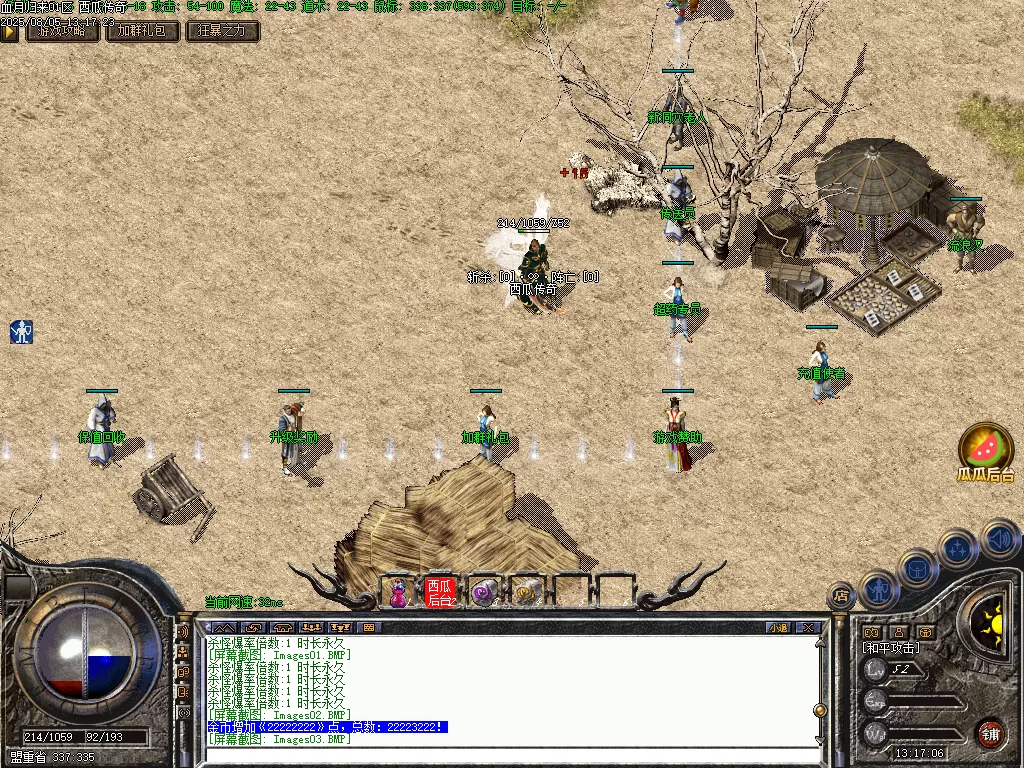The image size is (1024, 768).
Task: Click the yellow arrow expander at top-left
Action: point(9,31)
